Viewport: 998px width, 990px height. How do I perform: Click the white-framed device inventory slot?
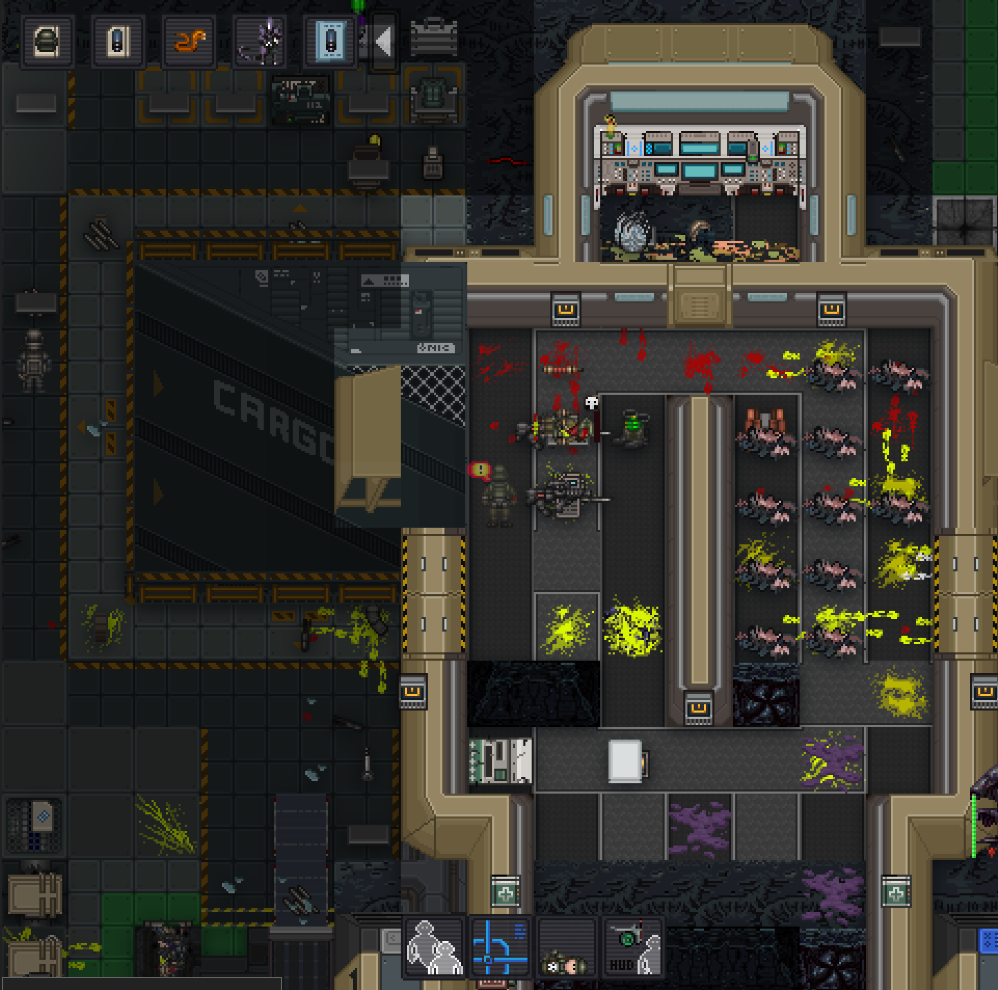pos(118,41)
